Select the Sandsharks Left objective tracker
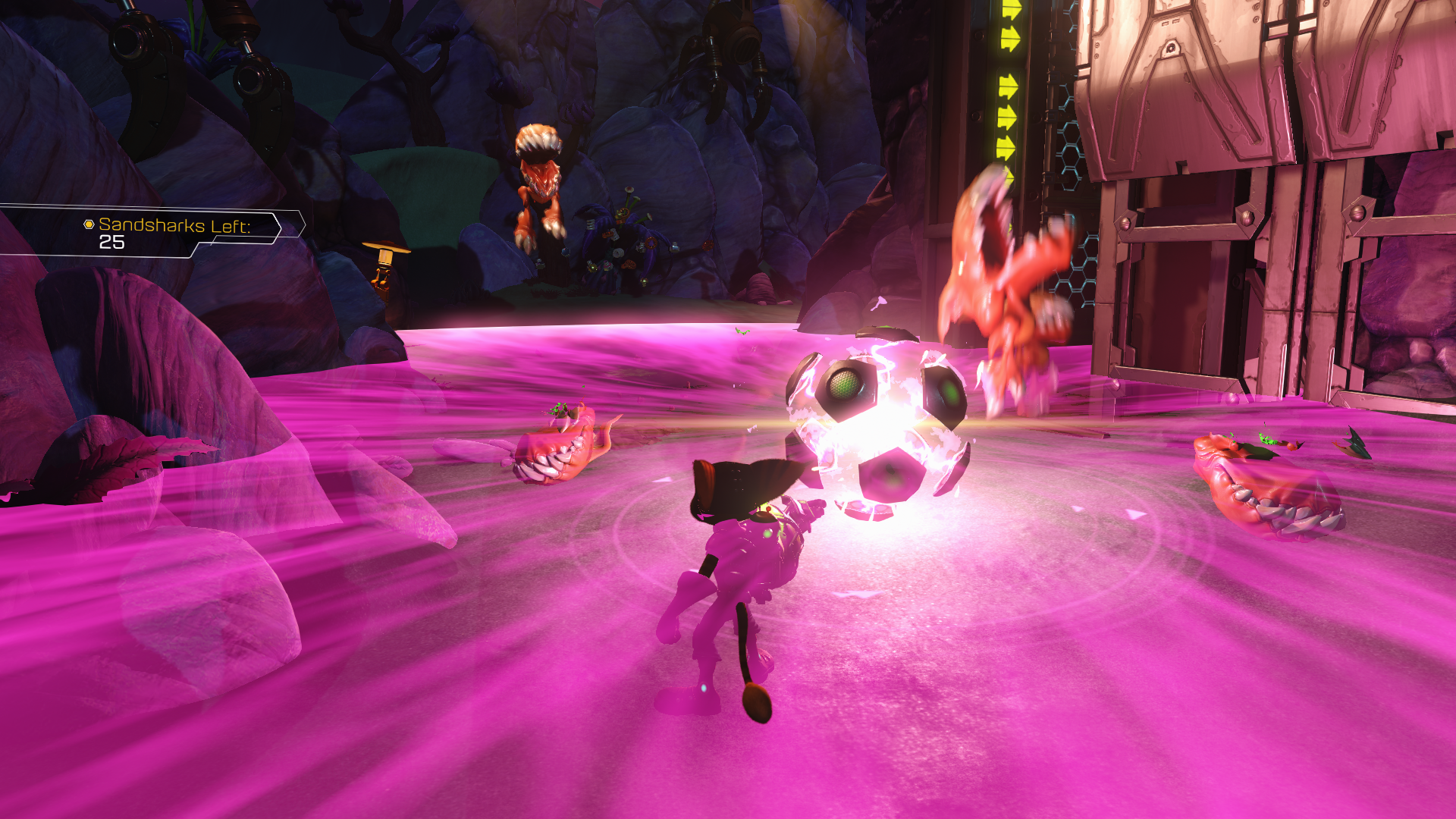 click(x=173, y=232)
